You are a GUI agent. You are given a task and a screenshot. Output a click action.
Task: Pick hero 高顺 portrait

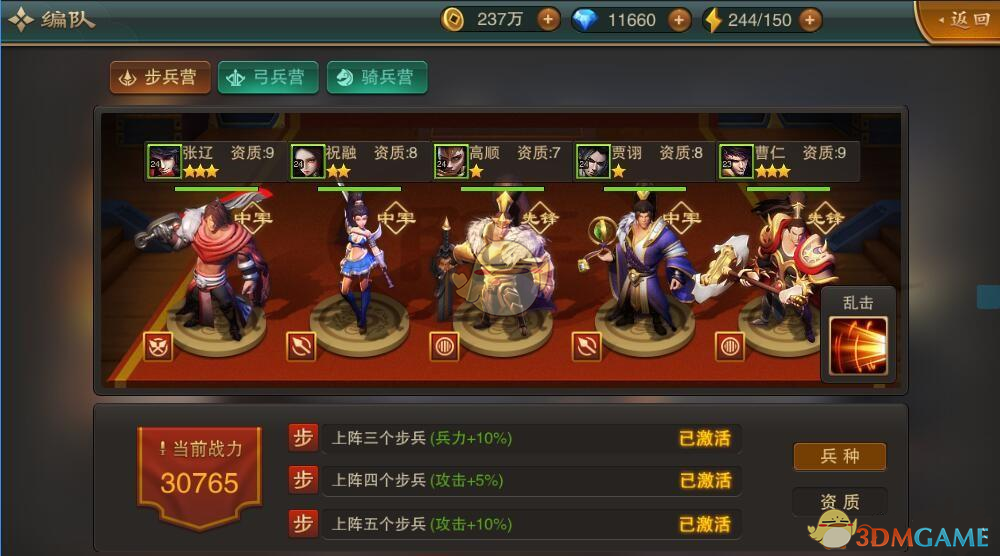coord(451,161)
